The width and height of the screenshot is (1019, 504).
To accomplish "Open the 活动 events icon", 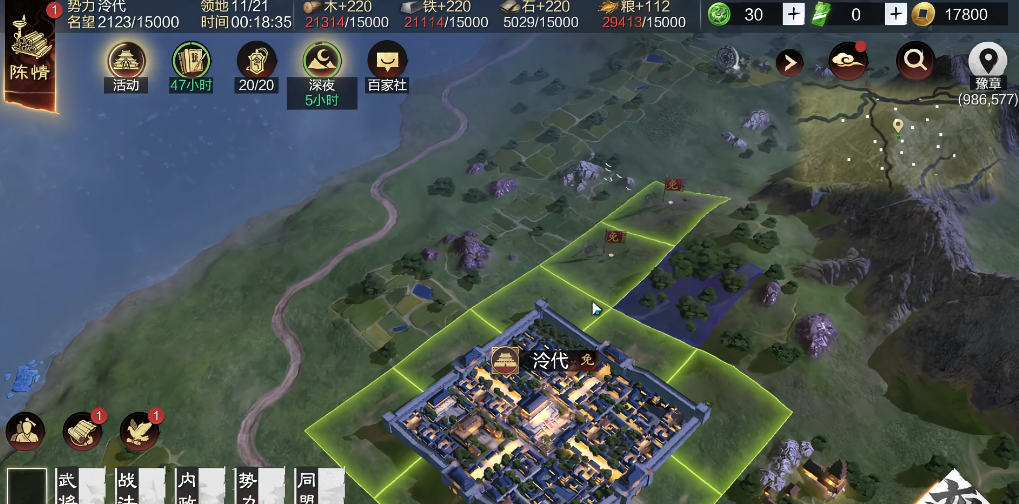I will 126,61.
